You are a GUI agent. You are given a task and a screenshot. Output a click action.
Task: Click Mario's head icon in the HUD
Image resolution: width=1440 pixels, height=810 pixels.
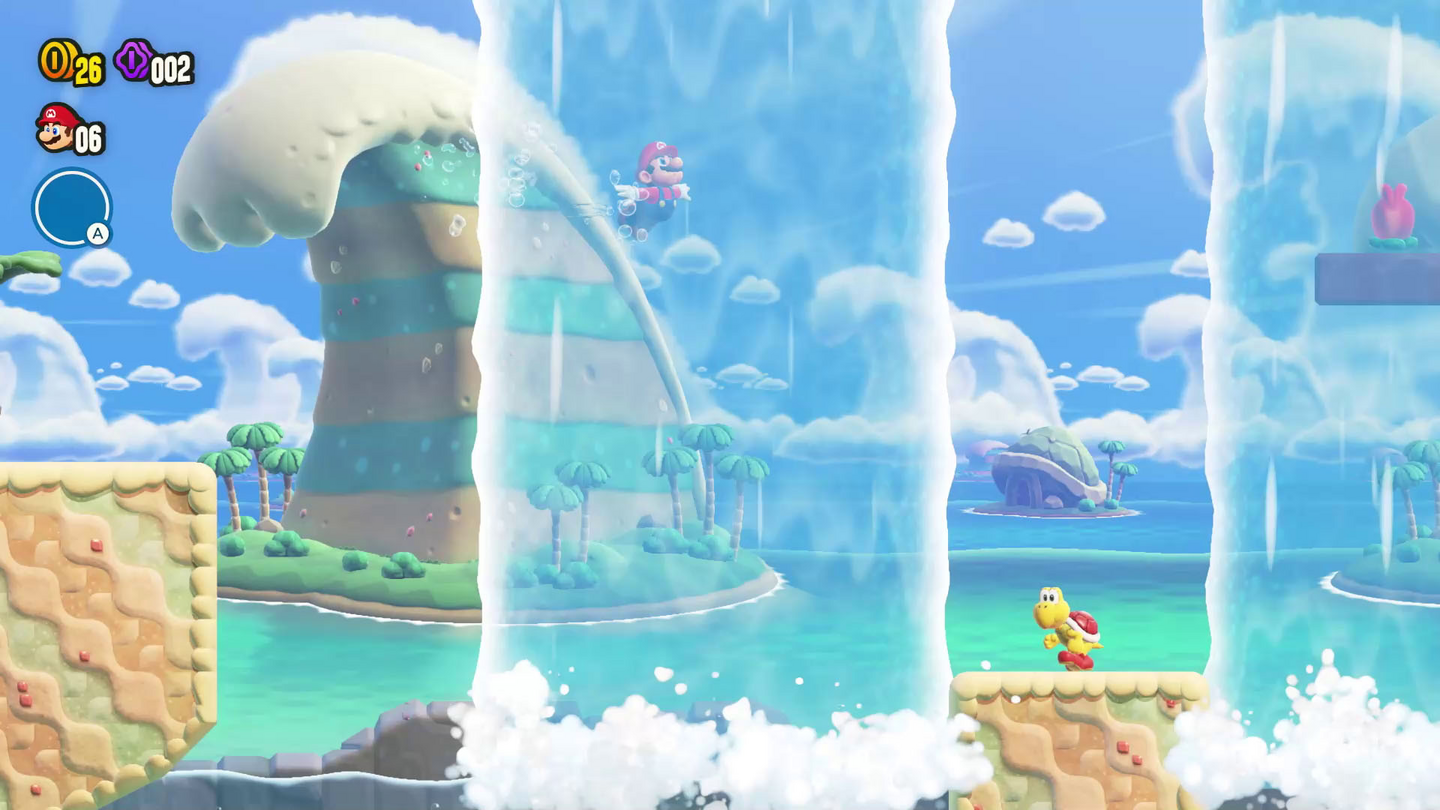tap(53, 134)
